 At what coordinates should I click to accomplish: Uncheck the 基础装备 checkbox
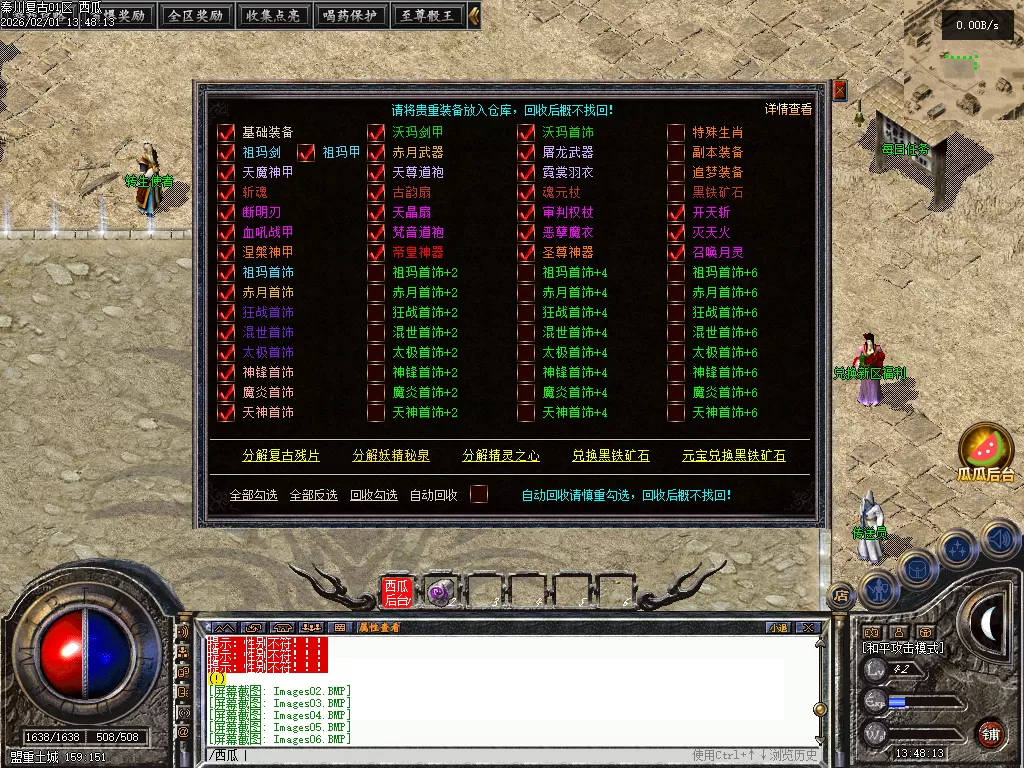(226, 132)
